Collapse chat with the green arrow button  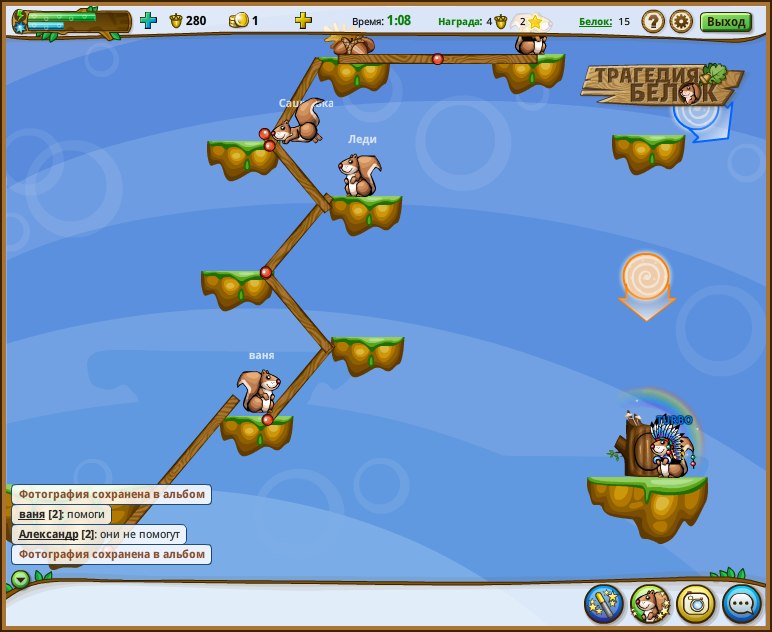(x=20, y=579)
